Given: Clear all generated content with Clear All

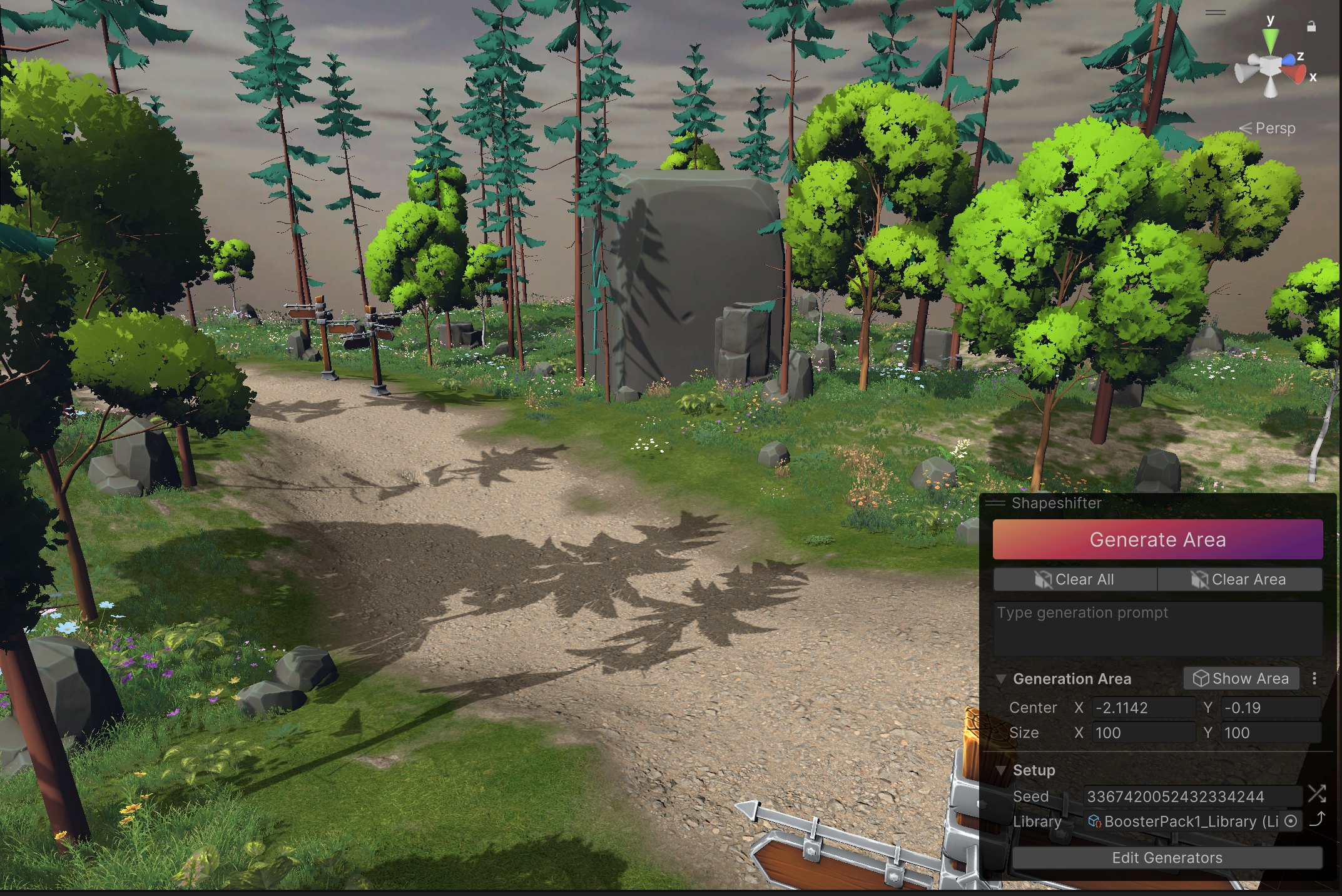Looking at the screenshot, I should [x=1075, y=579].
